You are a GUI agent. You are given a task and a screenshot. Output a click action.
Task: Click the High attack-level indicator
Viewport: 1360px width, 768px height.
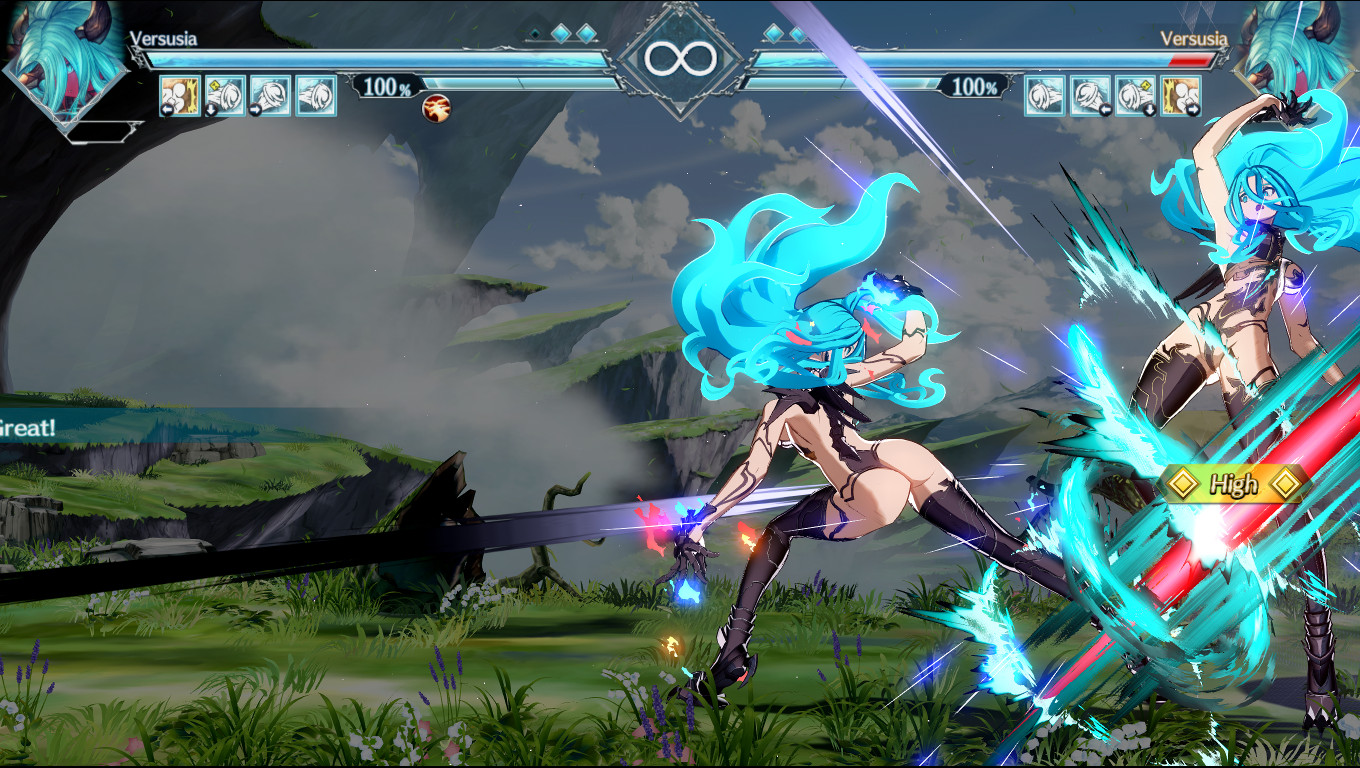(x=1236, y=486)
